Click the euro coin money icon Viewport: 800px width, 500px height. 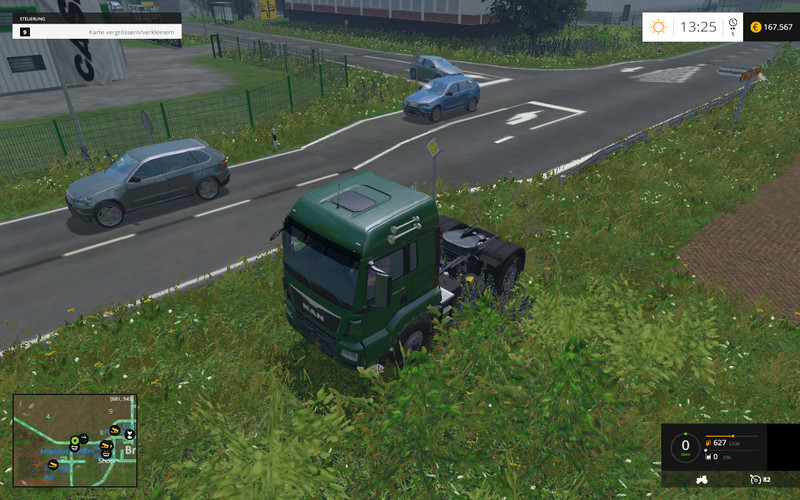pos(755,27)
